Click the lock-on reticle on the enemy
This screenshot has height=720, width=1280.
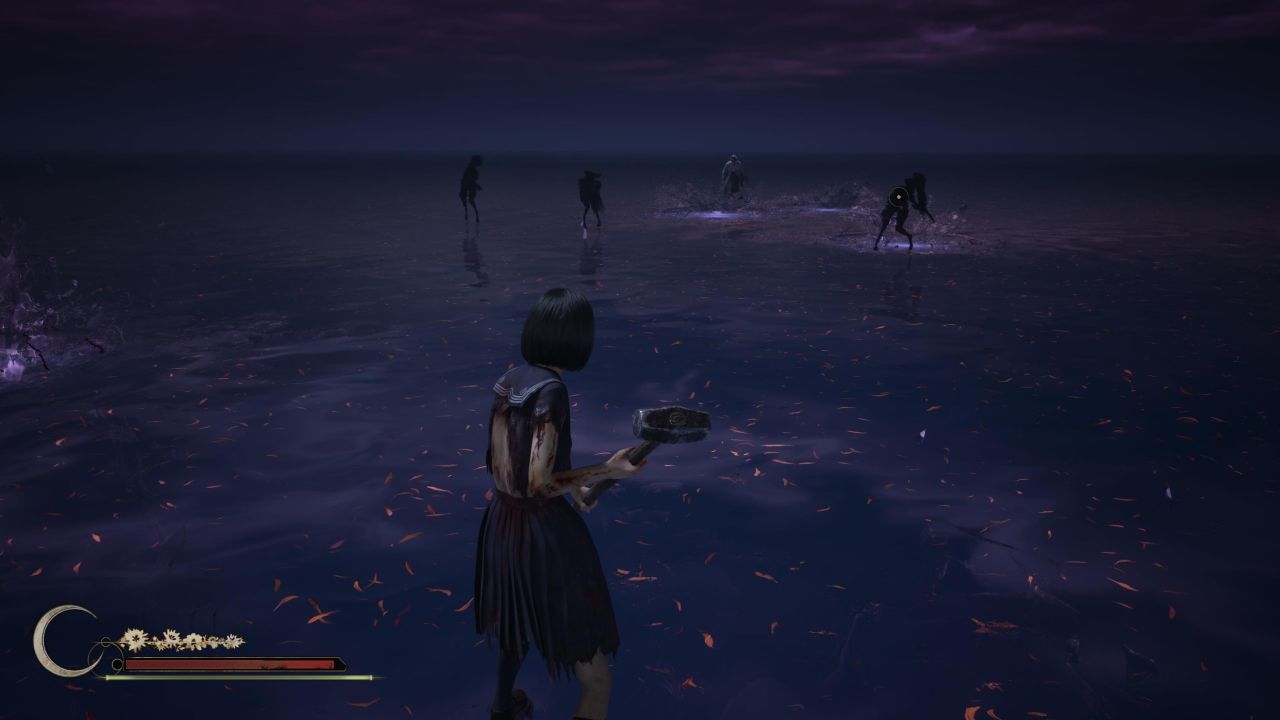click(x=899, y=197)
